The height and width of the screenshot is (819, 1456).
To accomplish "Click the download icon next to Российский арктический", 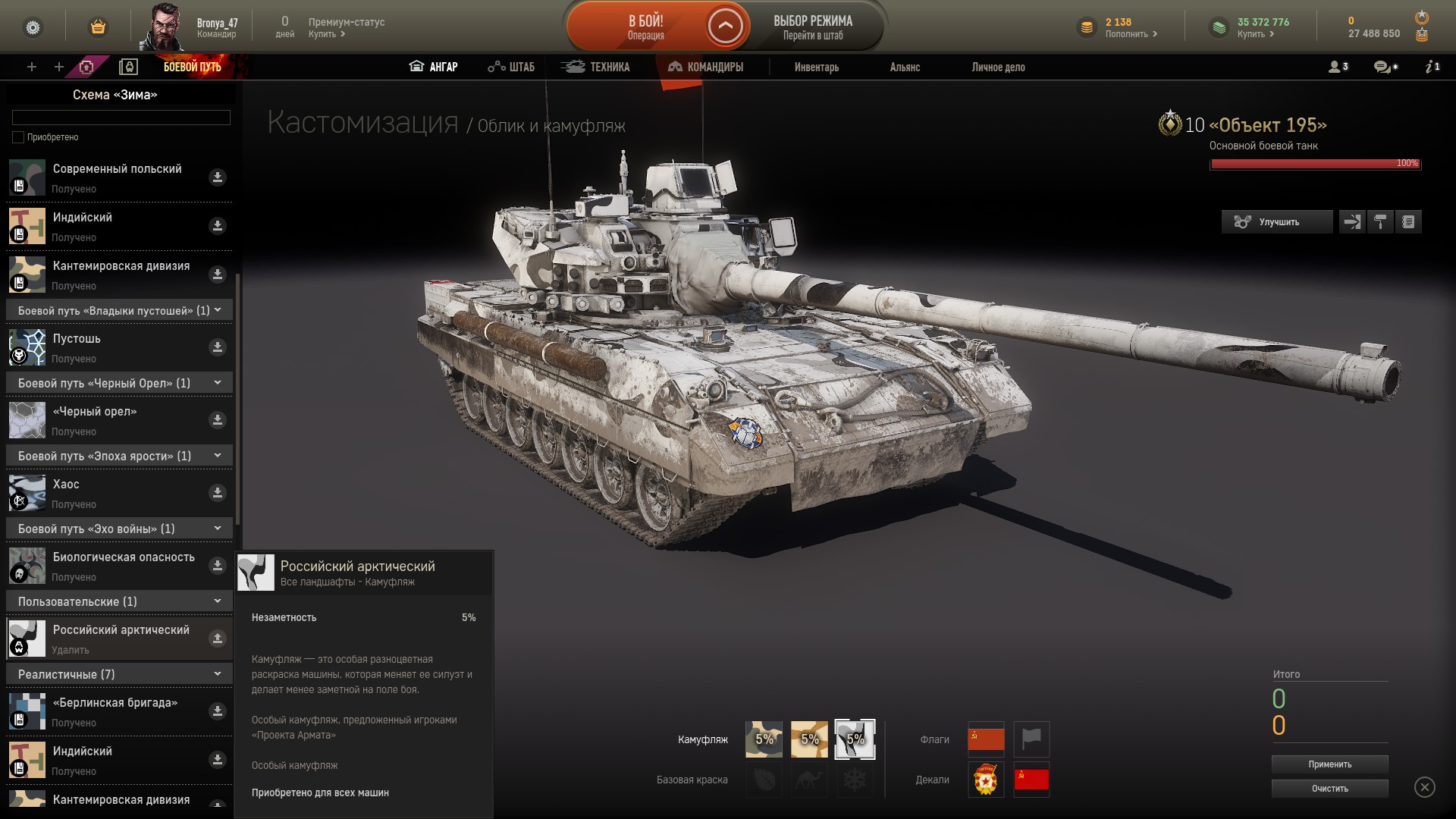I will (218, 638).
